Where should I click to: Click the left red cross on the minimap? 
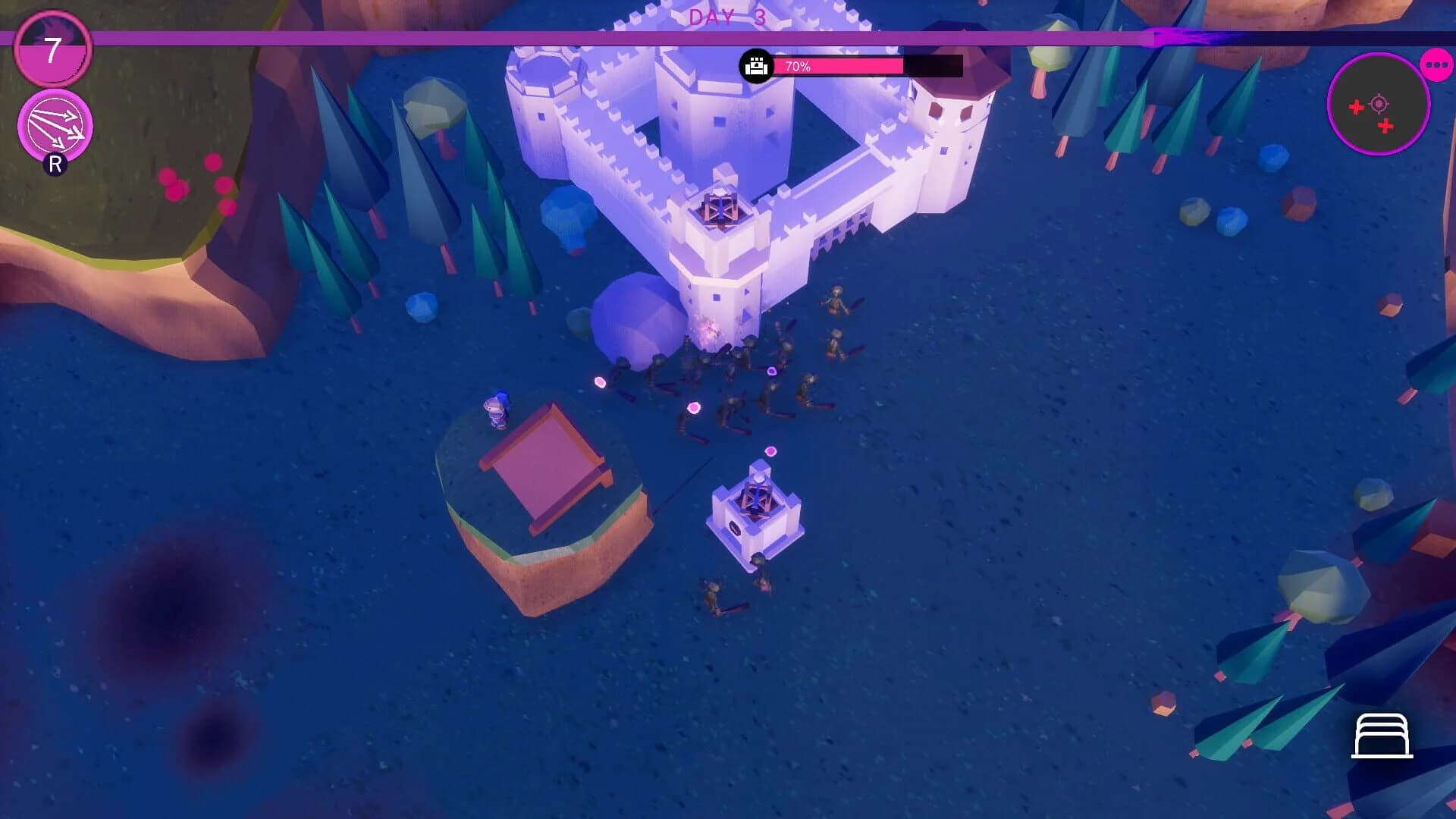(1356, 107)
